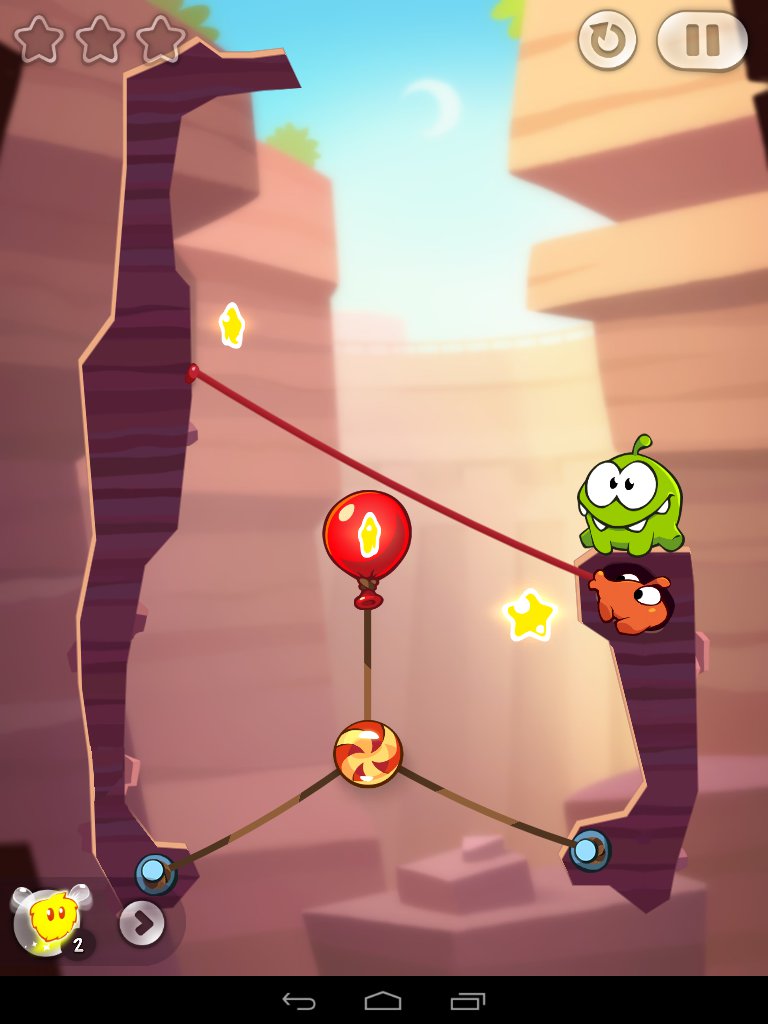Screen dimensions: 768x1024
Task: Open Android recent apps
Action: tap(467, 1001)
